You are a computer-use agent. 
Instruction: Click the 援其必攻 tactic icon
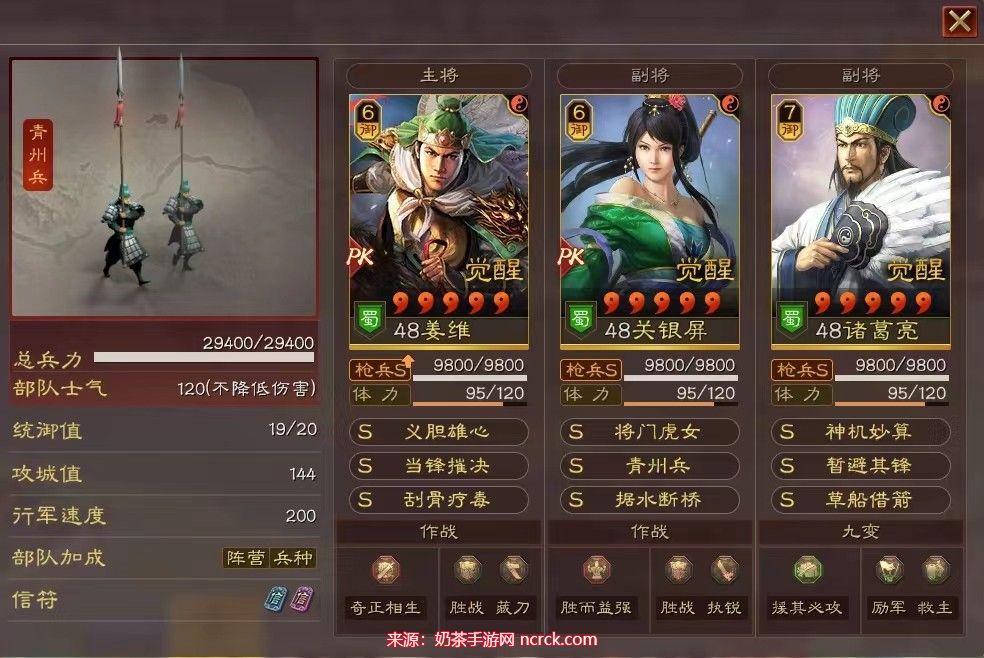(808, 571)
